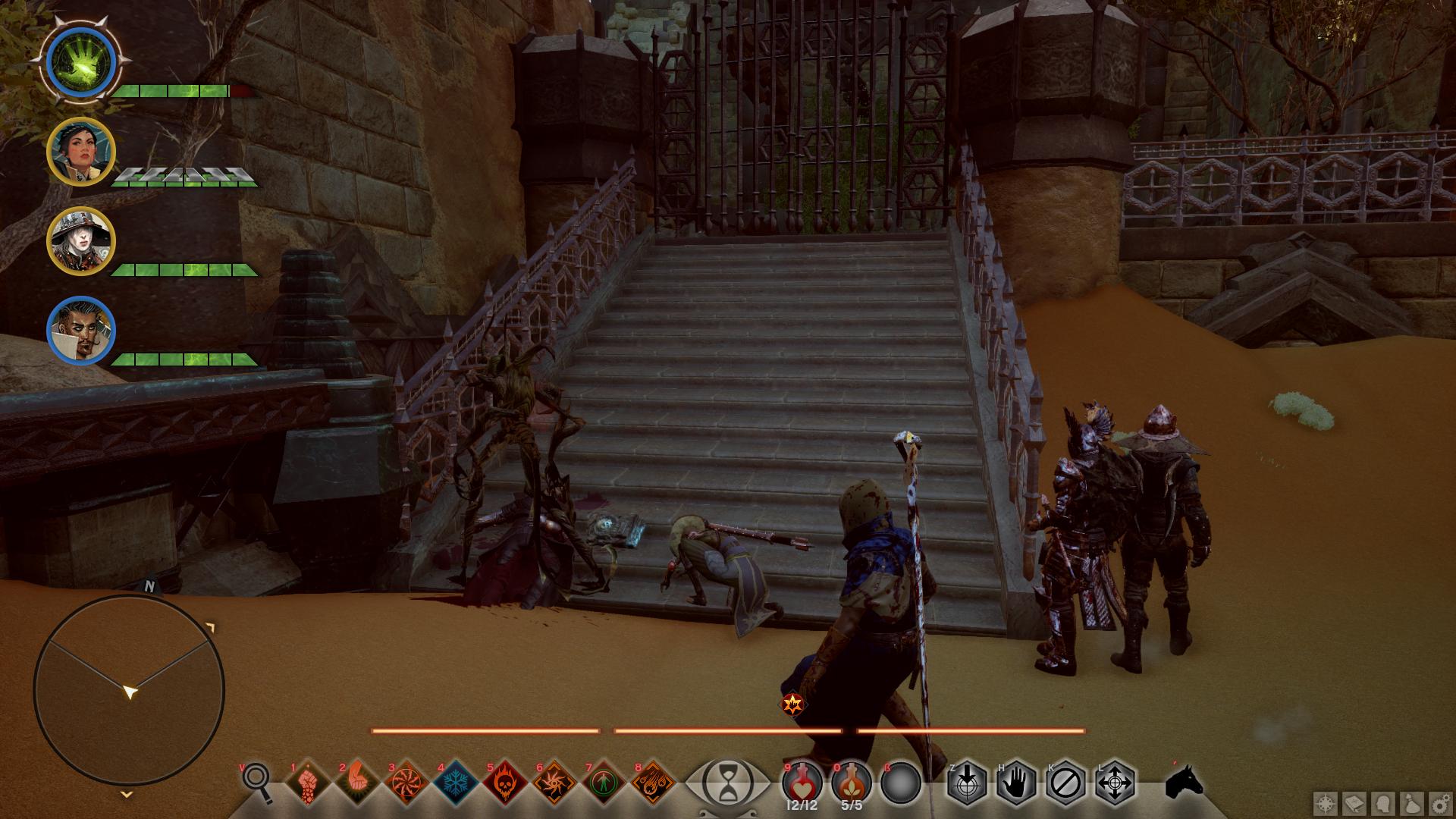This screenshot has height=819, width=1456.
Task: Cast the falling meteors spell
Action: click(x=653, y=782)
